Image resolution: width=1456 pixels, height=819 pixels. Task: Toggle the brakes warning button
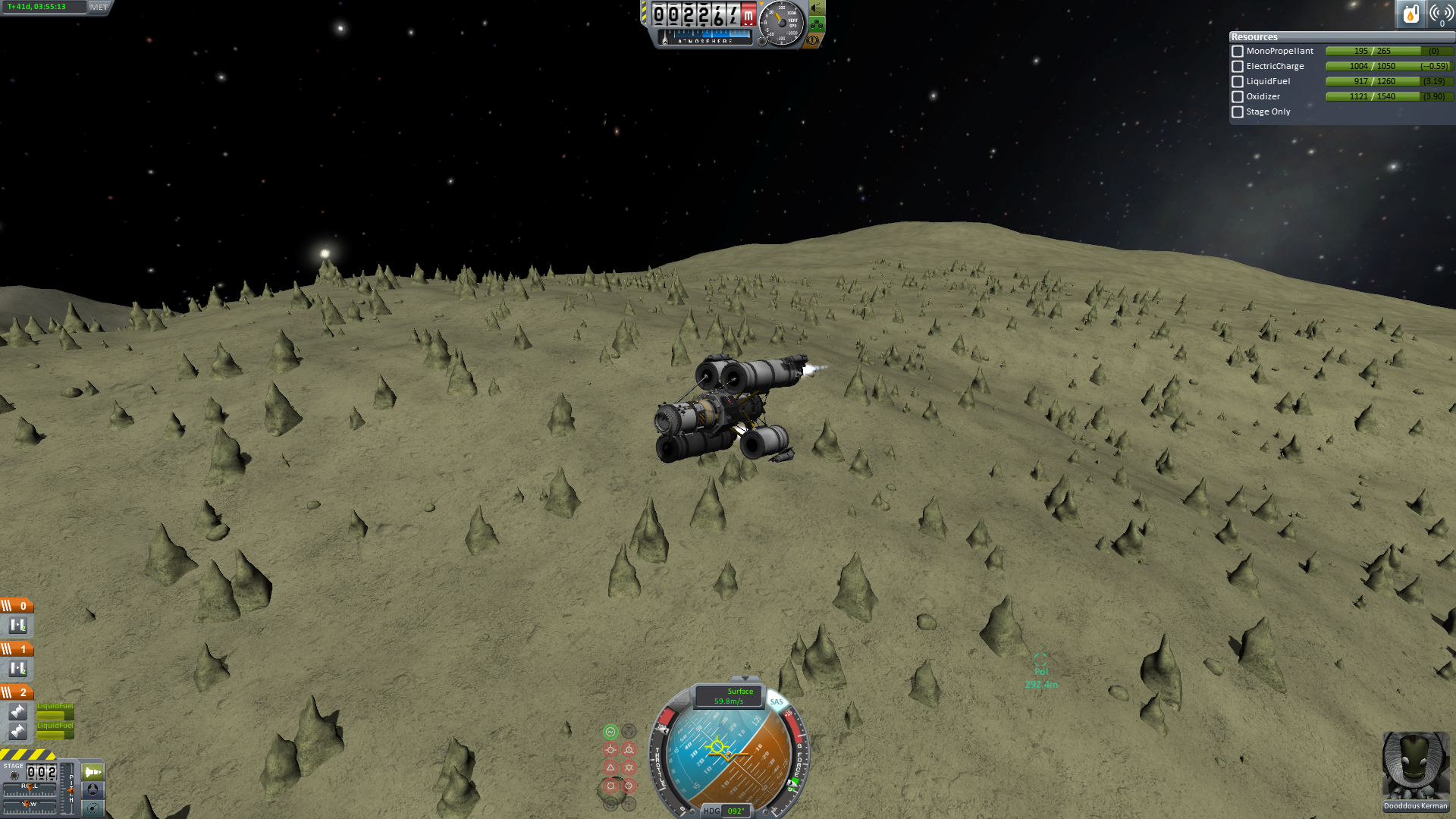pos(813,40)
